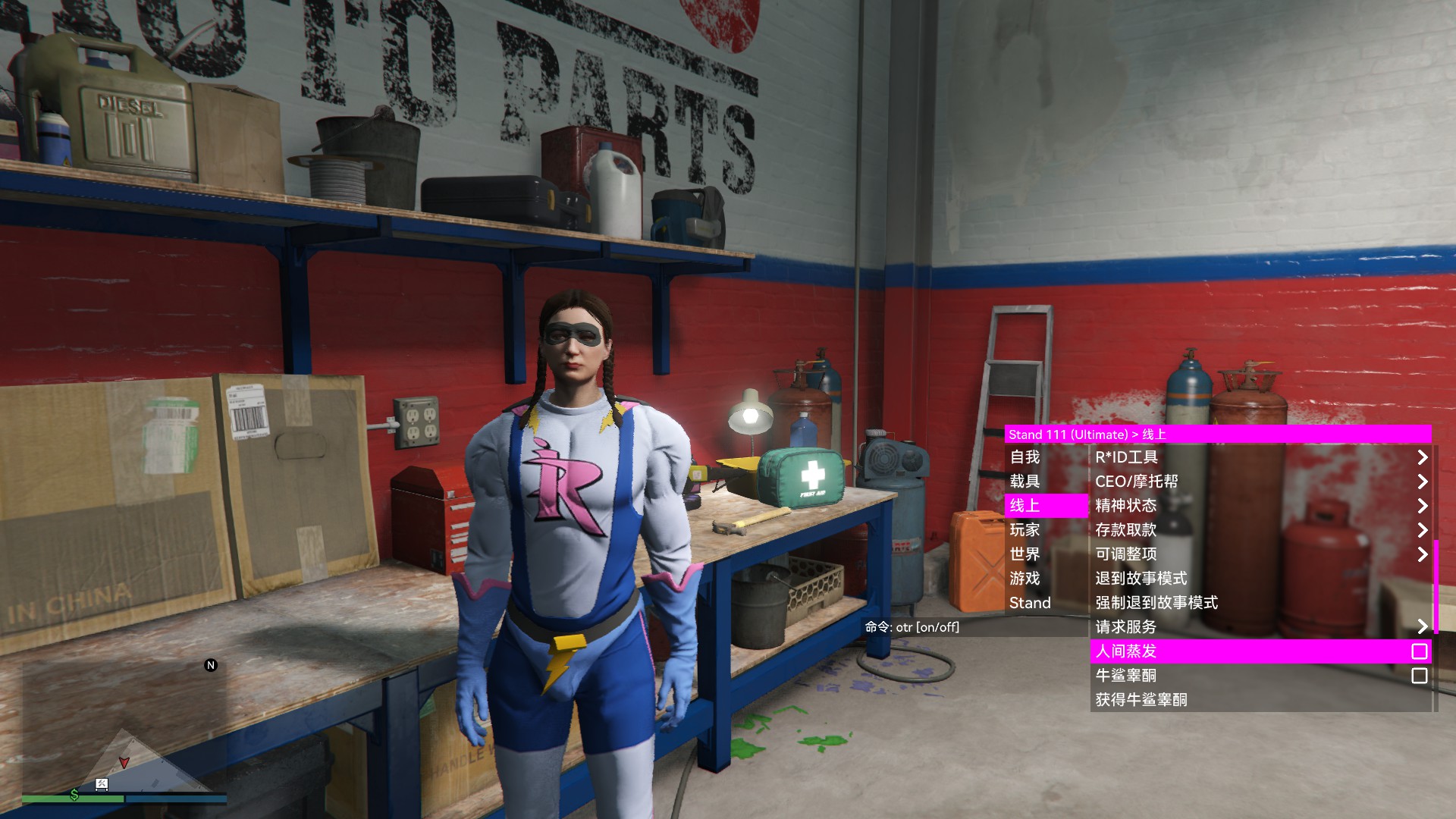The width and height of the screenshot is (1456, 819).
Task: Open the R*ID工具 submenu
Action: click(x=1260, y=457)
